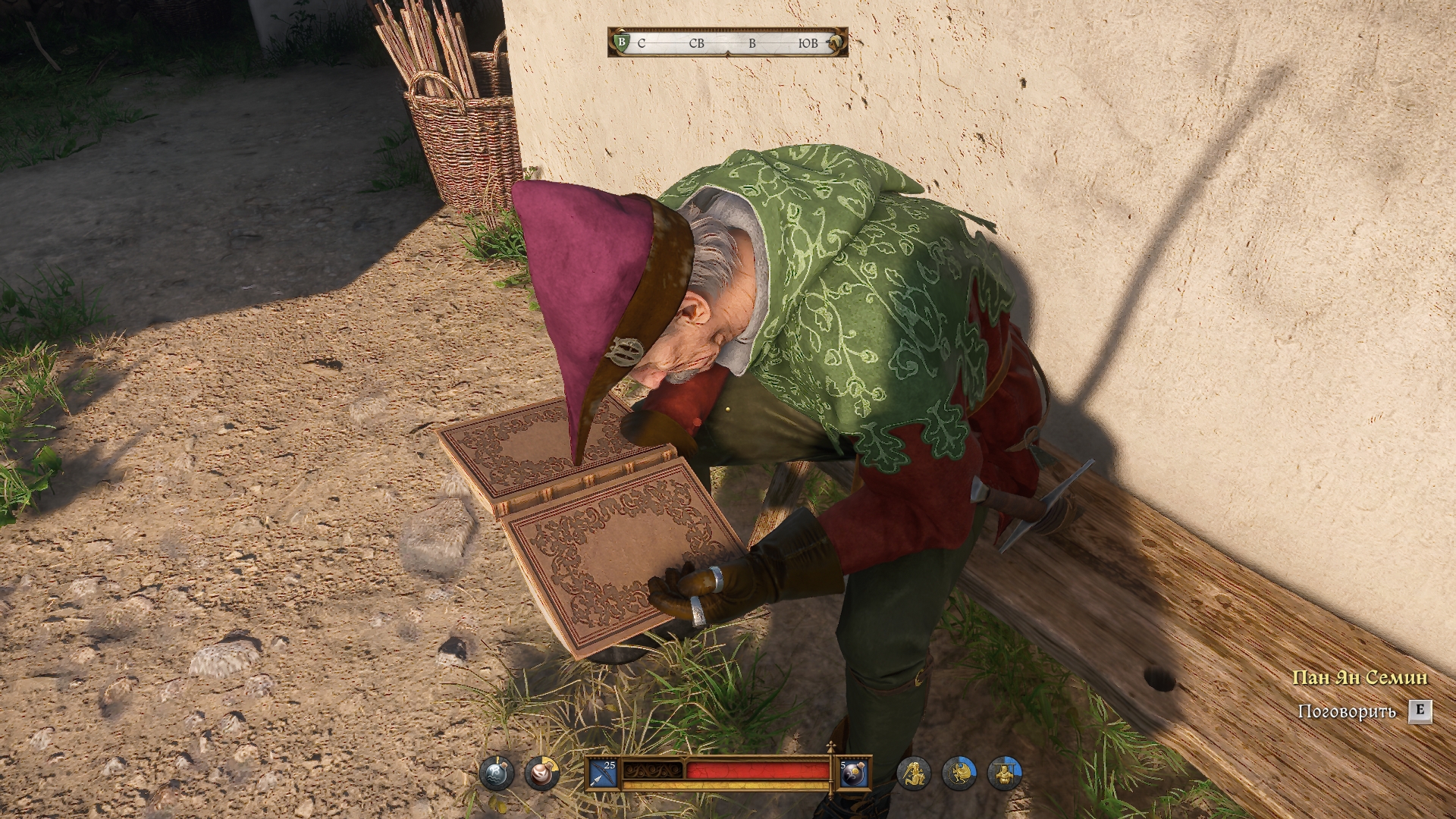Click the helmet marker on the compass
The width and height of the screenshot is (1456, 819).
tap(835, 42)
